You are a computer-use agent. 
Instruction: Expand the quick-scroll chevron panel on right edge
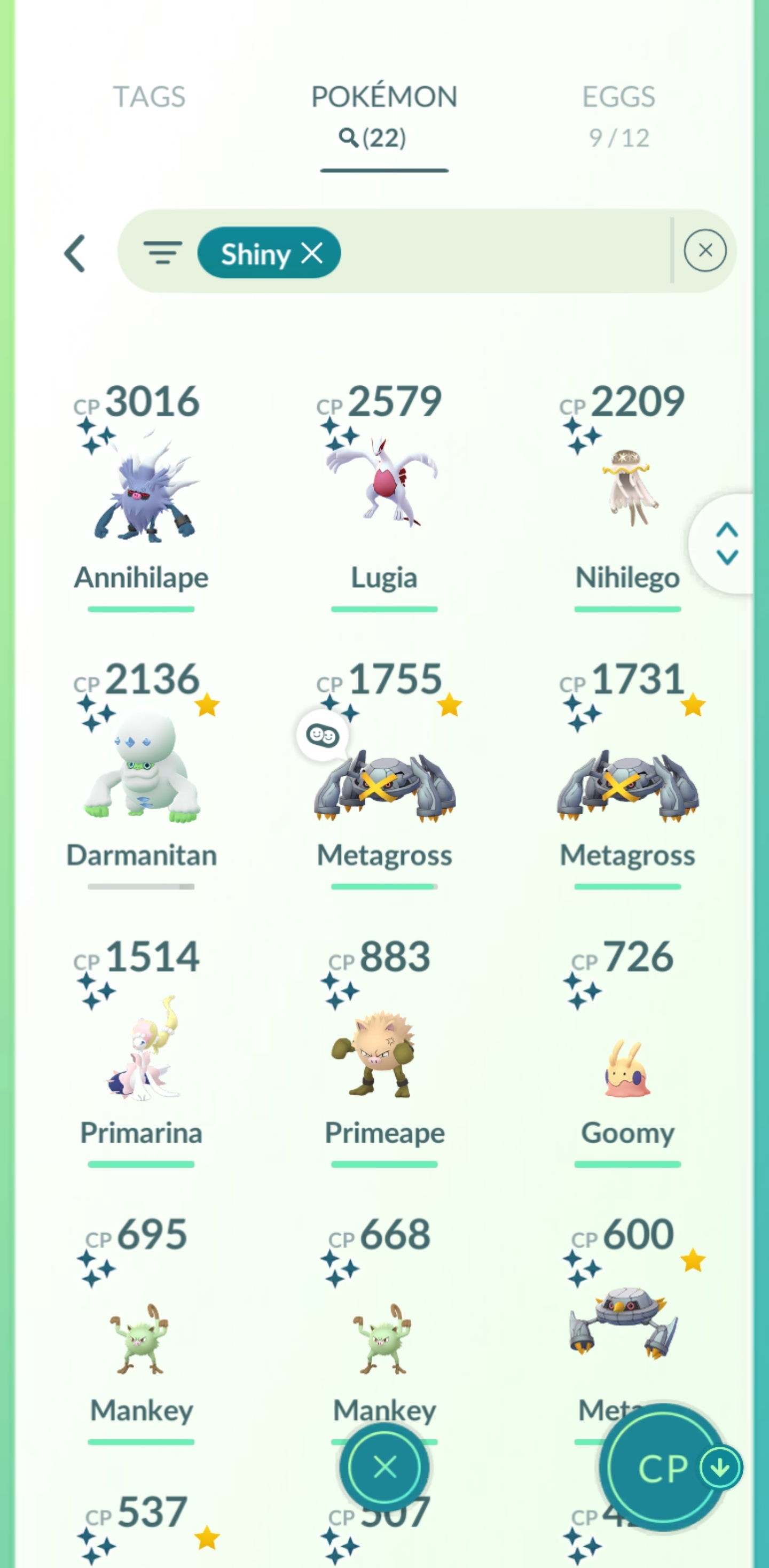click(x=726, y=543)
